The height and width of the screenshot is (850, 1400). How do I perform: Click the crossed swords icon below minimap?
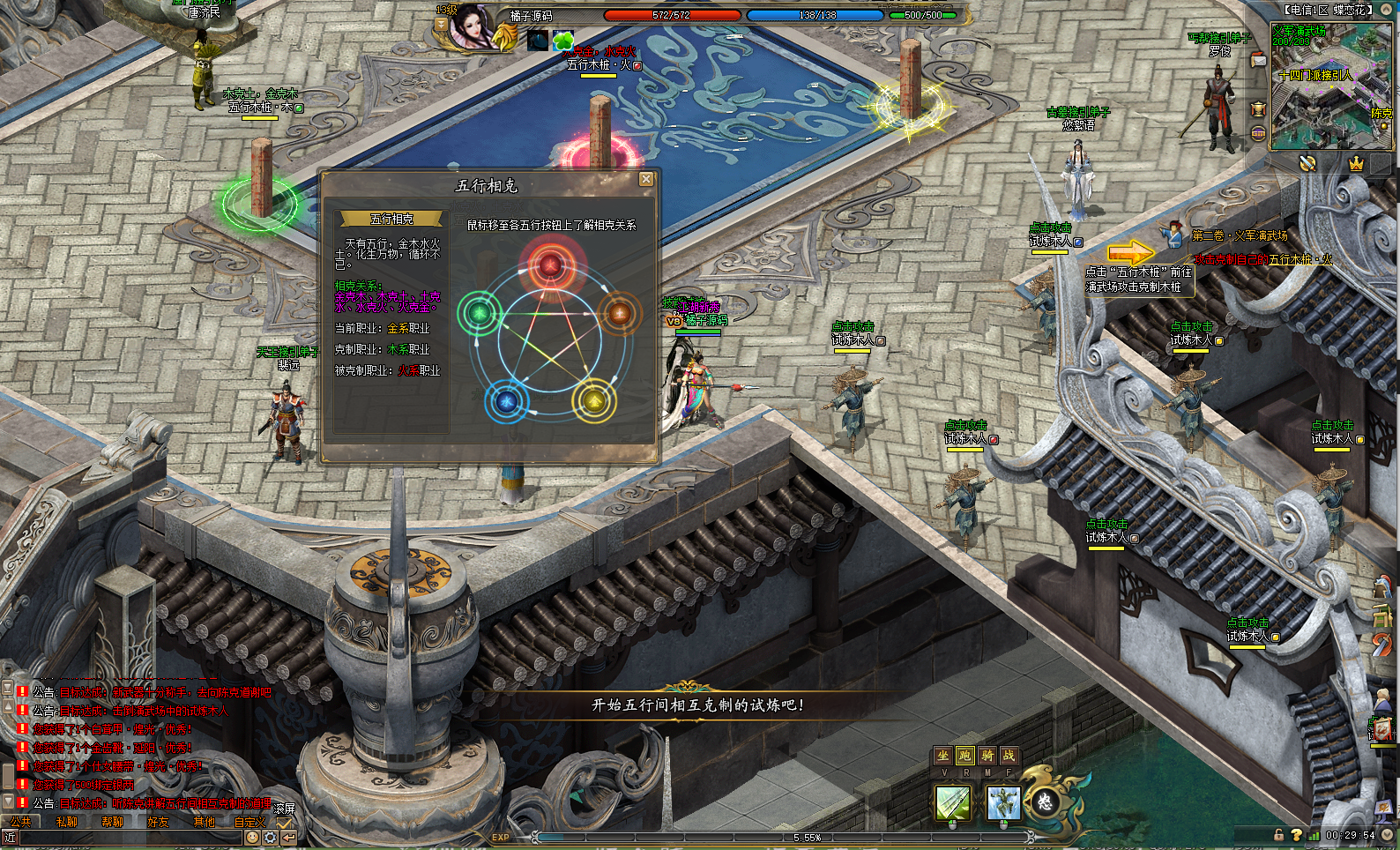pyautogui.click(x=1307, y=164)
